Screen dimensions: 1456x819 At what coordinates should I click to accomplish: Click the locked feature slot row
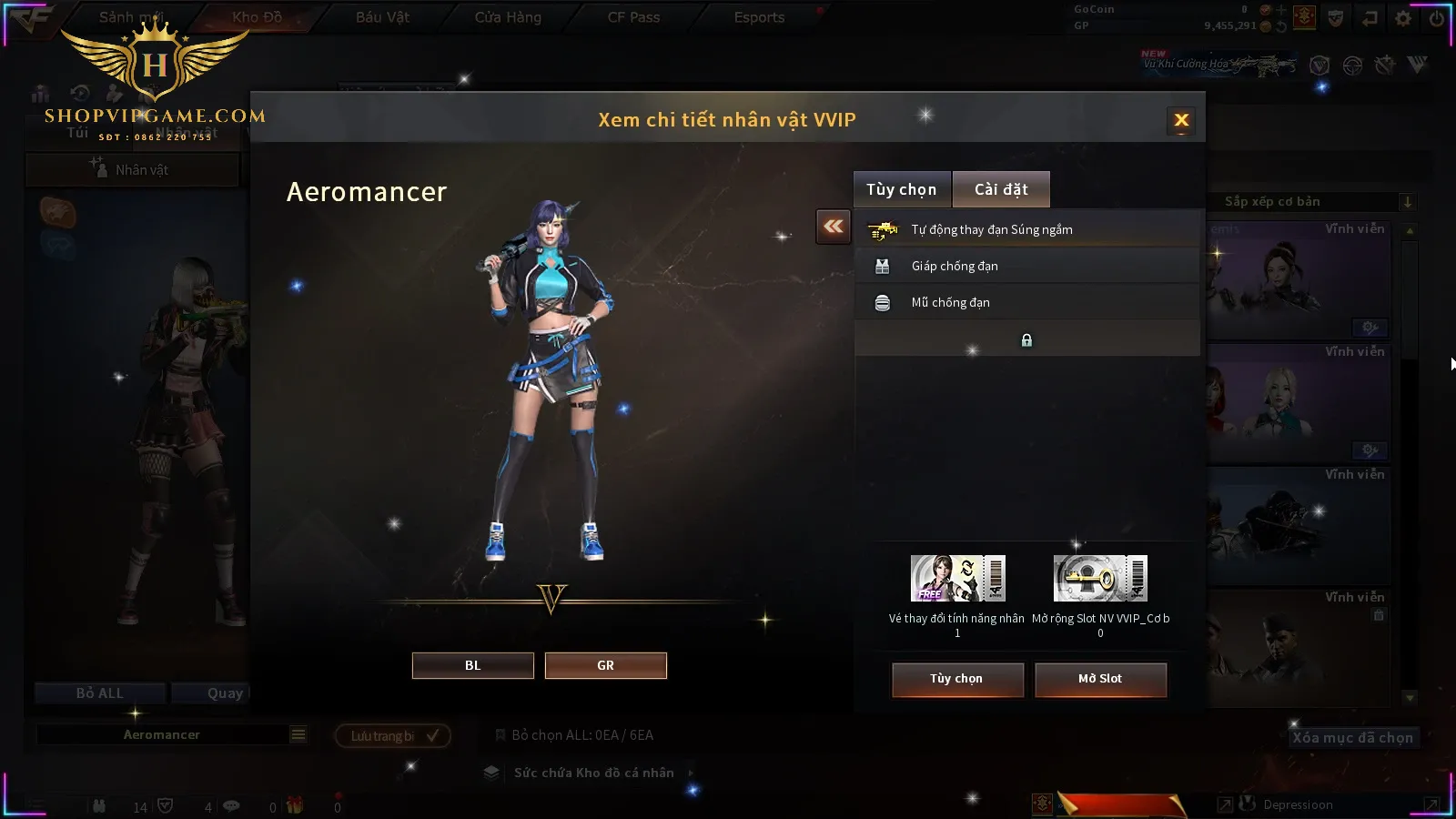tap(1026, 339)
